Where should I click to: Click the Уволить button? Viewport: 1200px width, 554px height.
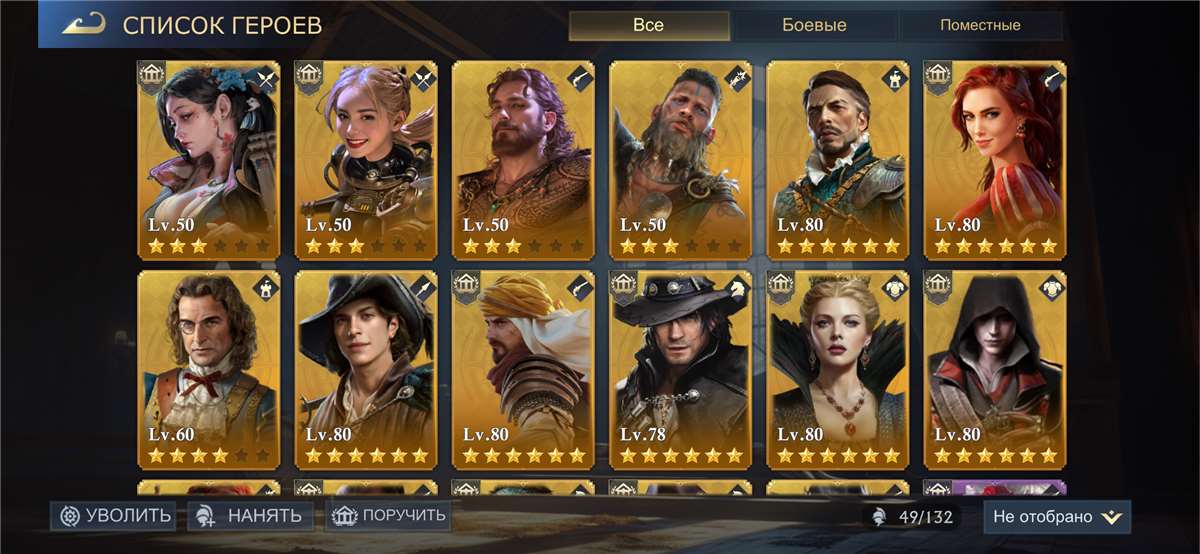[115, 516]
